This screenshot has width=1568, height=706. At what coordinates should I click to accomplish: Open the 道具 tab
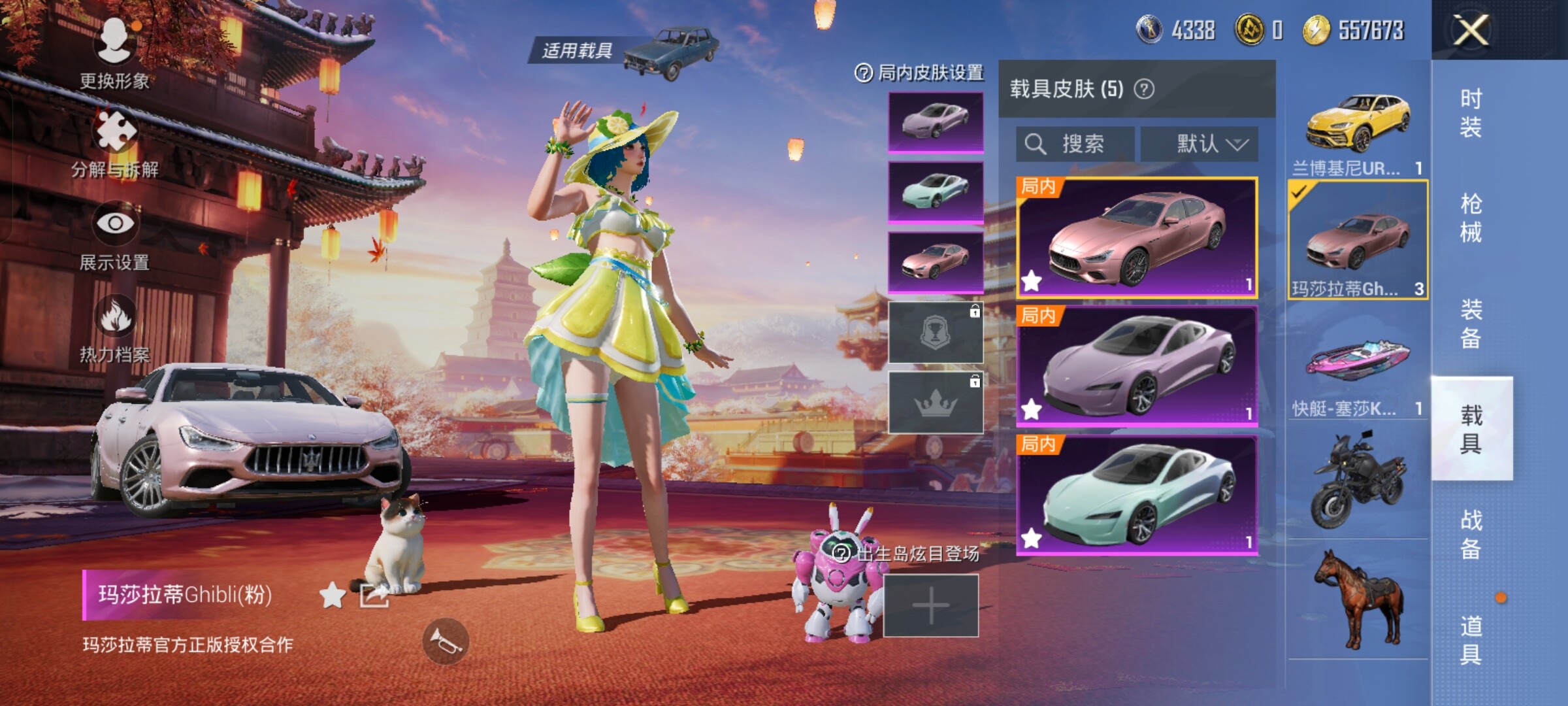(x=1471, y=640)
